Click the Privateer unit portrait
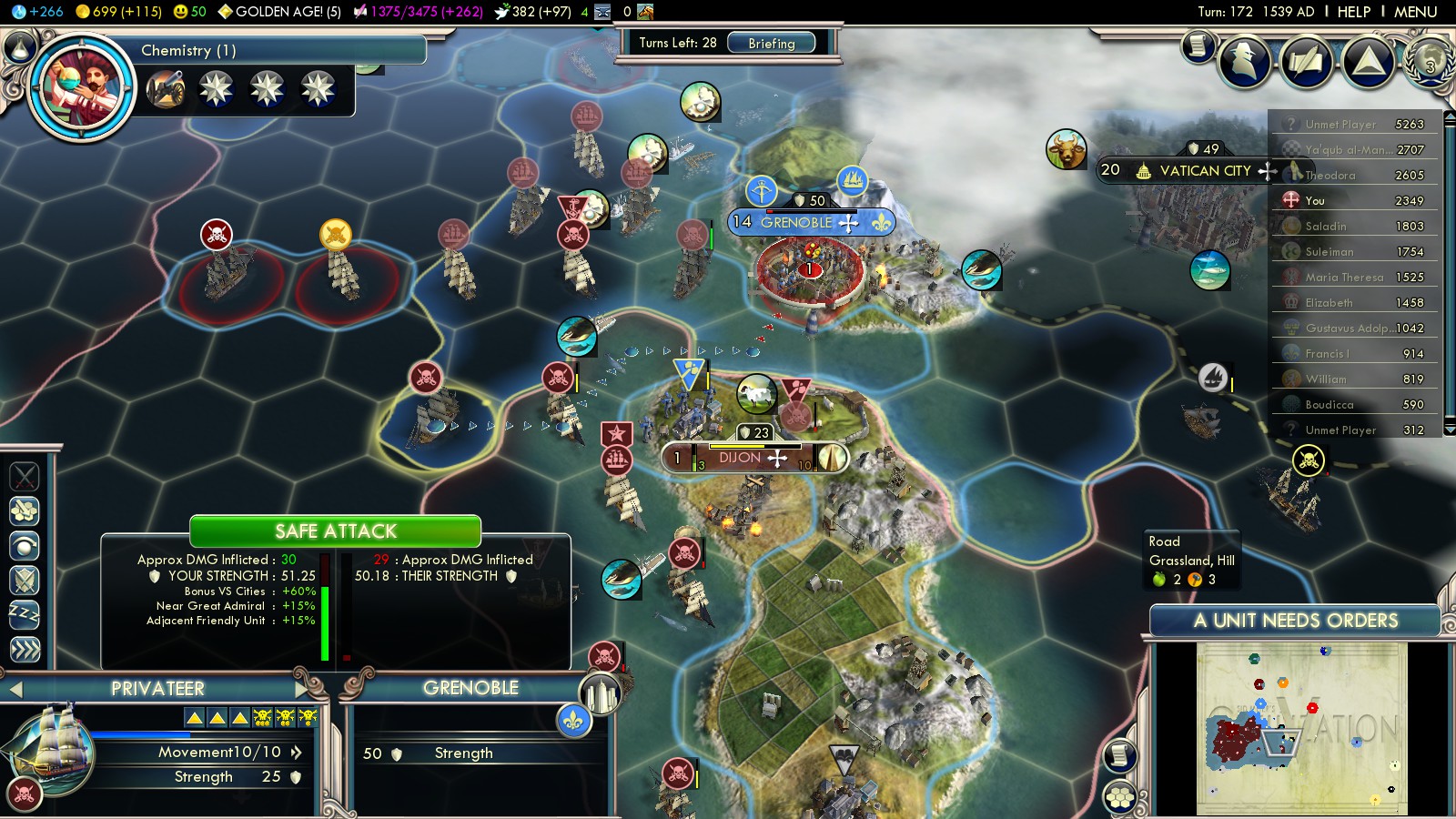This screenshot has height=819, width=1456. point(50,751)
